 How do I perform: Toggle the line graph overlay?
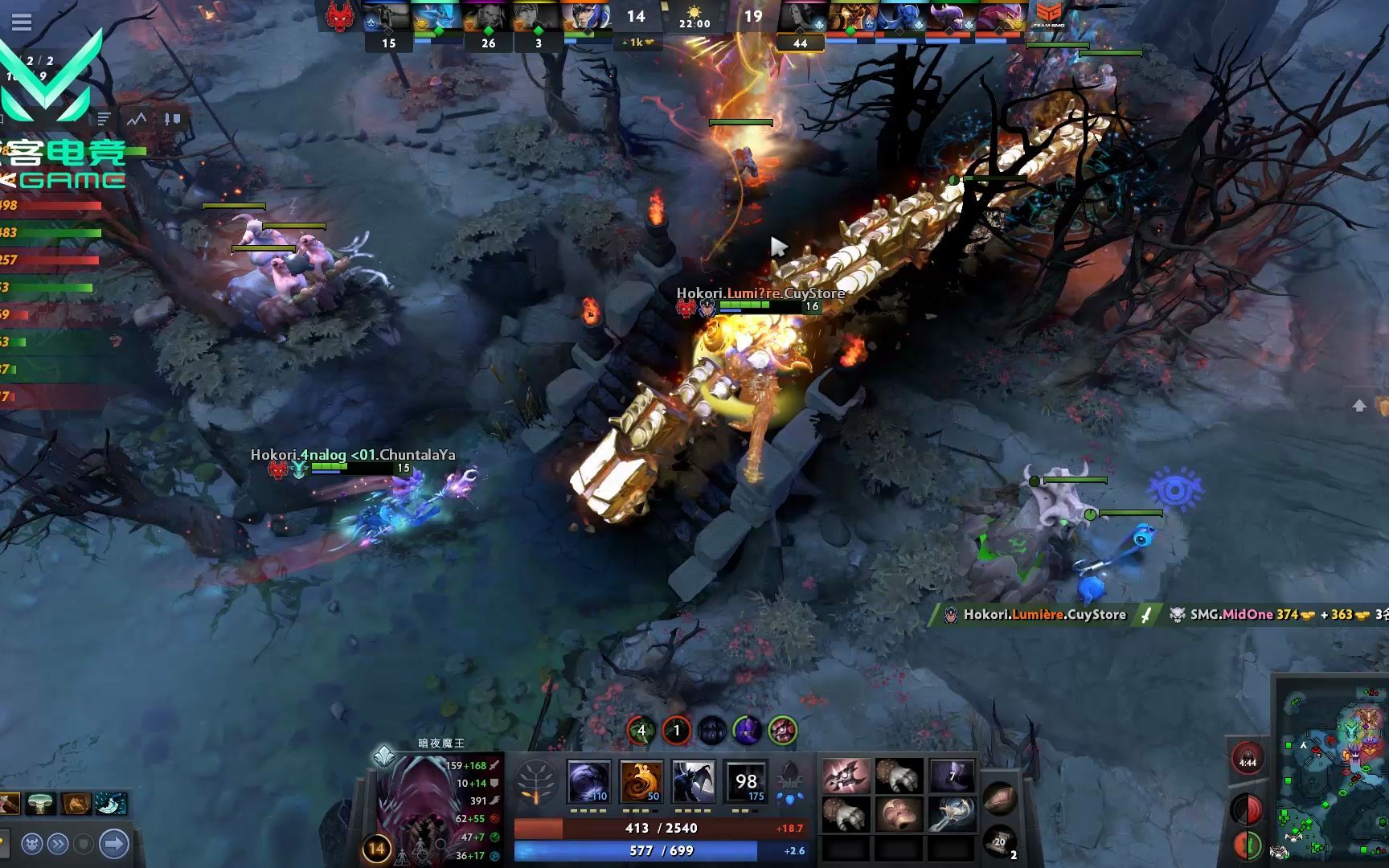pyautogui.click(x=135, y=119)
